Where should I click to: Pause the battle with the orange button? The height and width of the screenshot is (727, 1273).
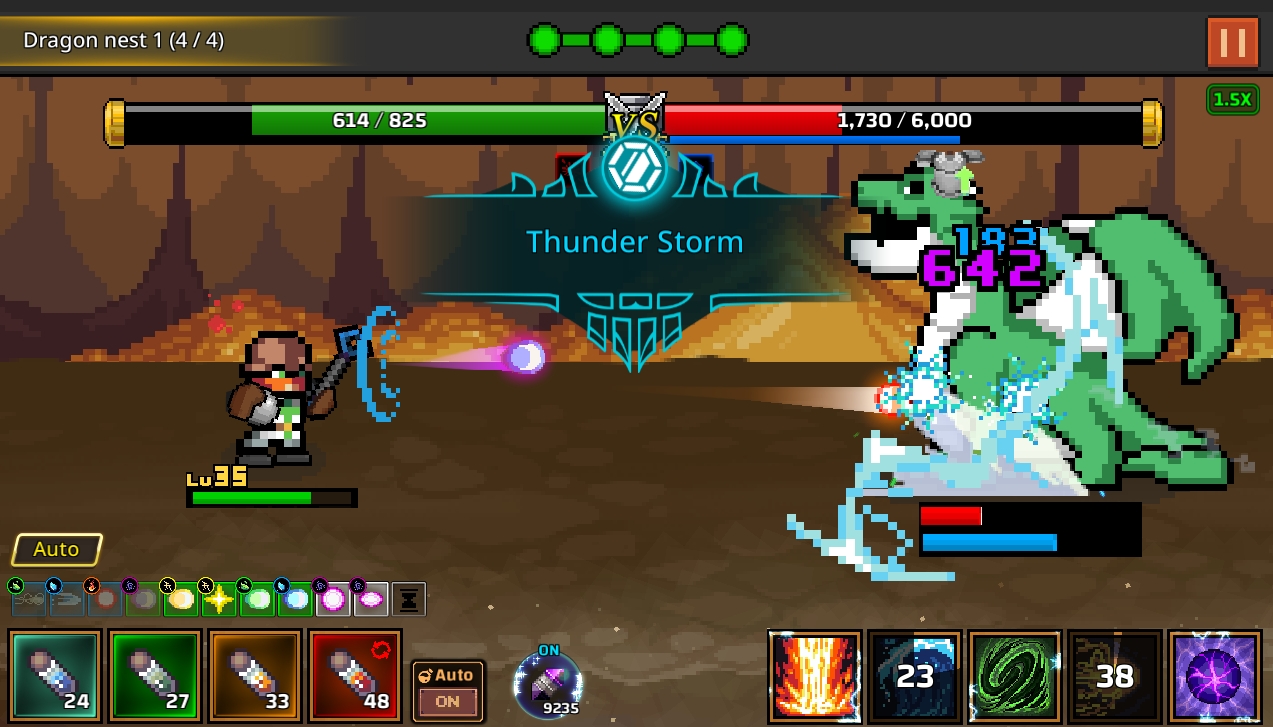(1232, 42)
